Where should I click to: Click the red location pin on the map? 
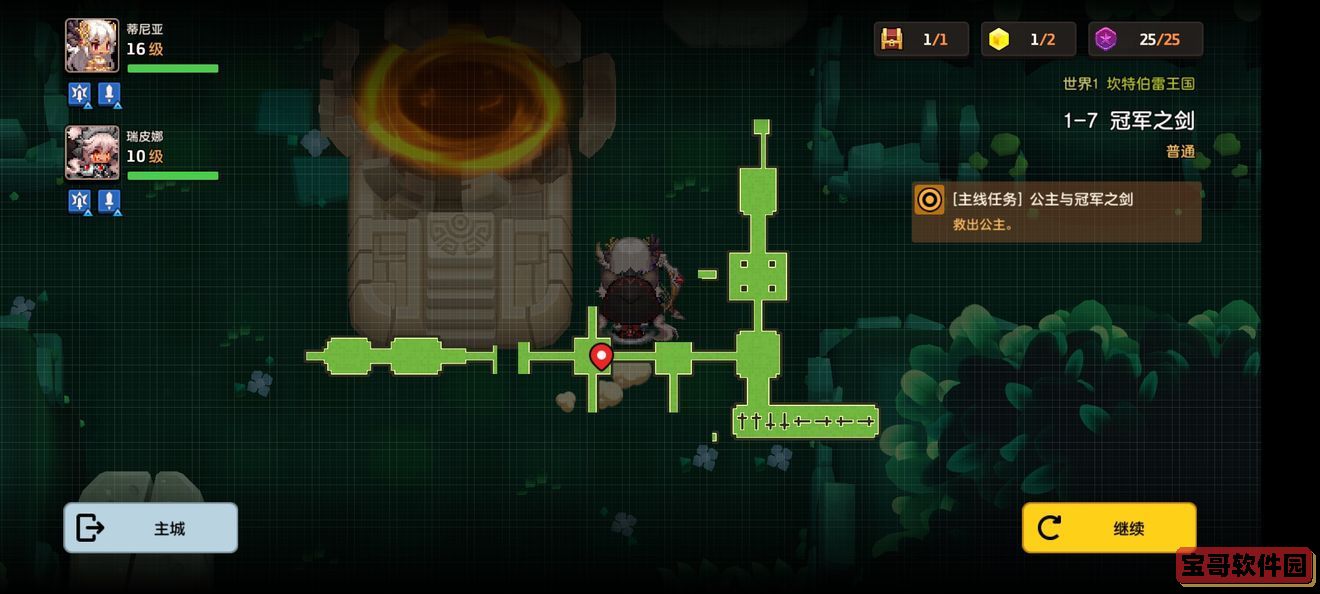pyautogui.click(x=601, y=355)
